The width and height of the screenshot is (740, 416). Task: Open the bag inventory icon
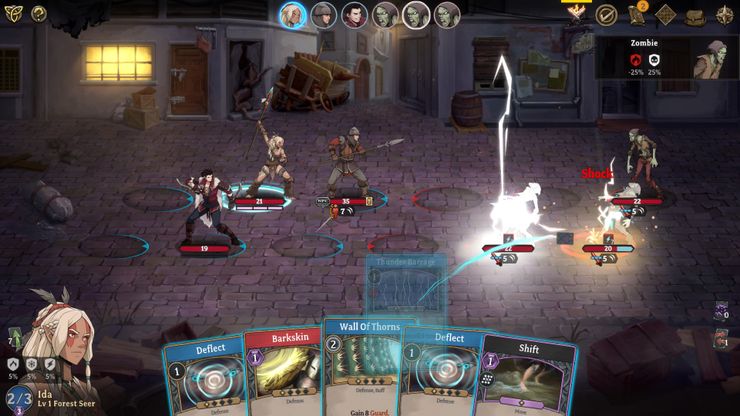(x=695, y=15)
